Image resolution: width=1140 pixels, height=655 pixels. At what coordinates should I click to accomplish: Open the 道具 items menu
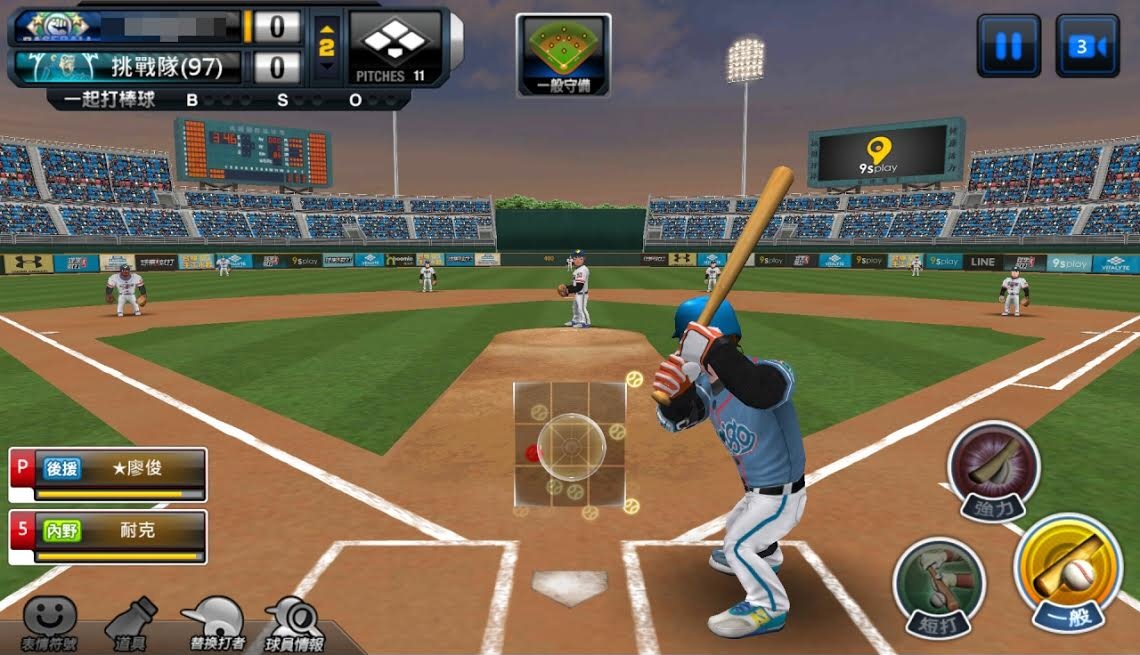[132, 623]
